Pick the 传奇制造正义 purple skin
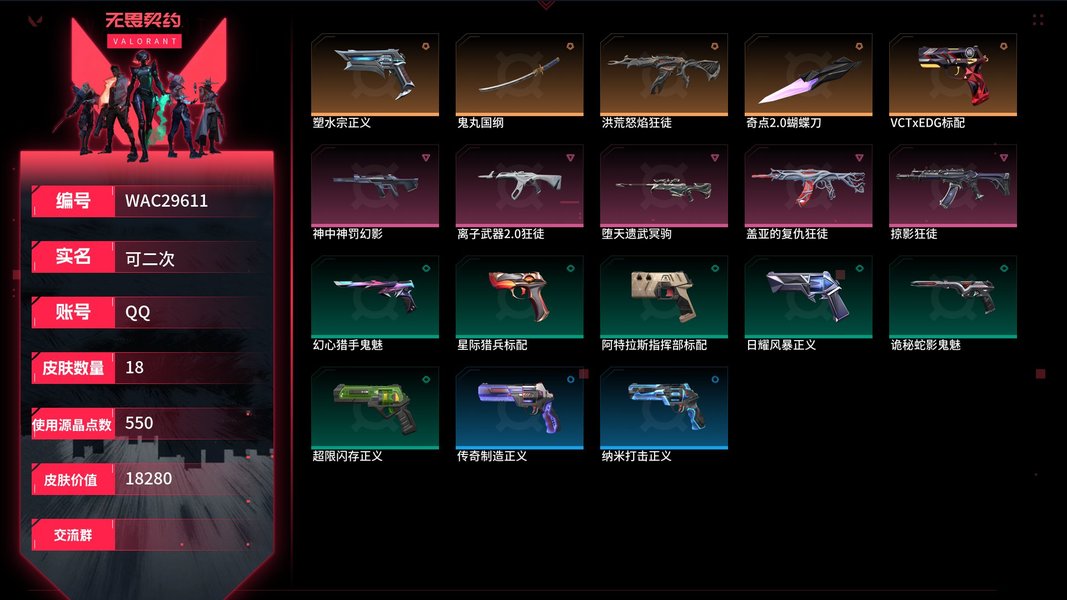Screen dimensions: 1067x600 pos(519,407)
